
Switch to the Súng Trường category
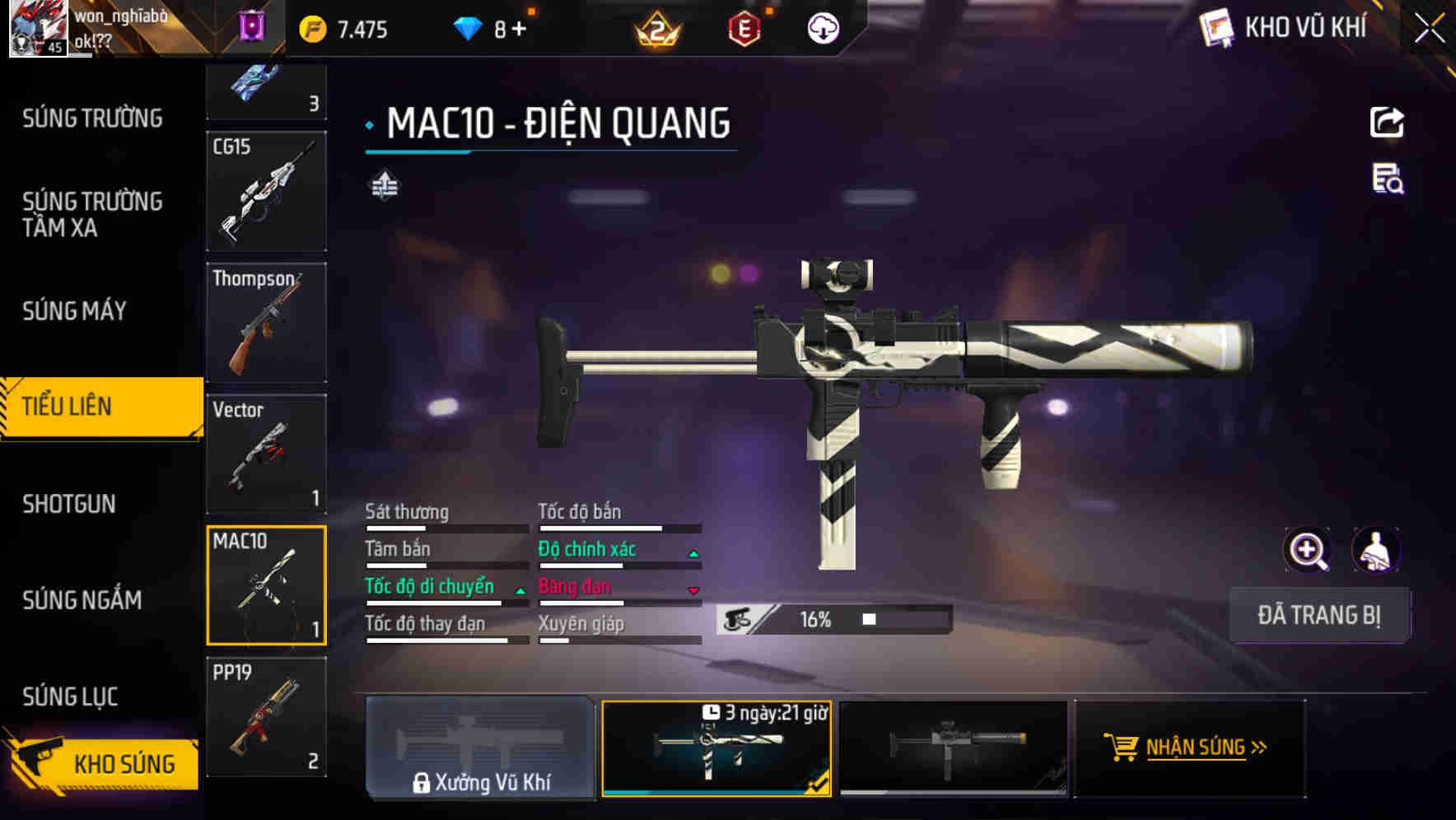92,119
